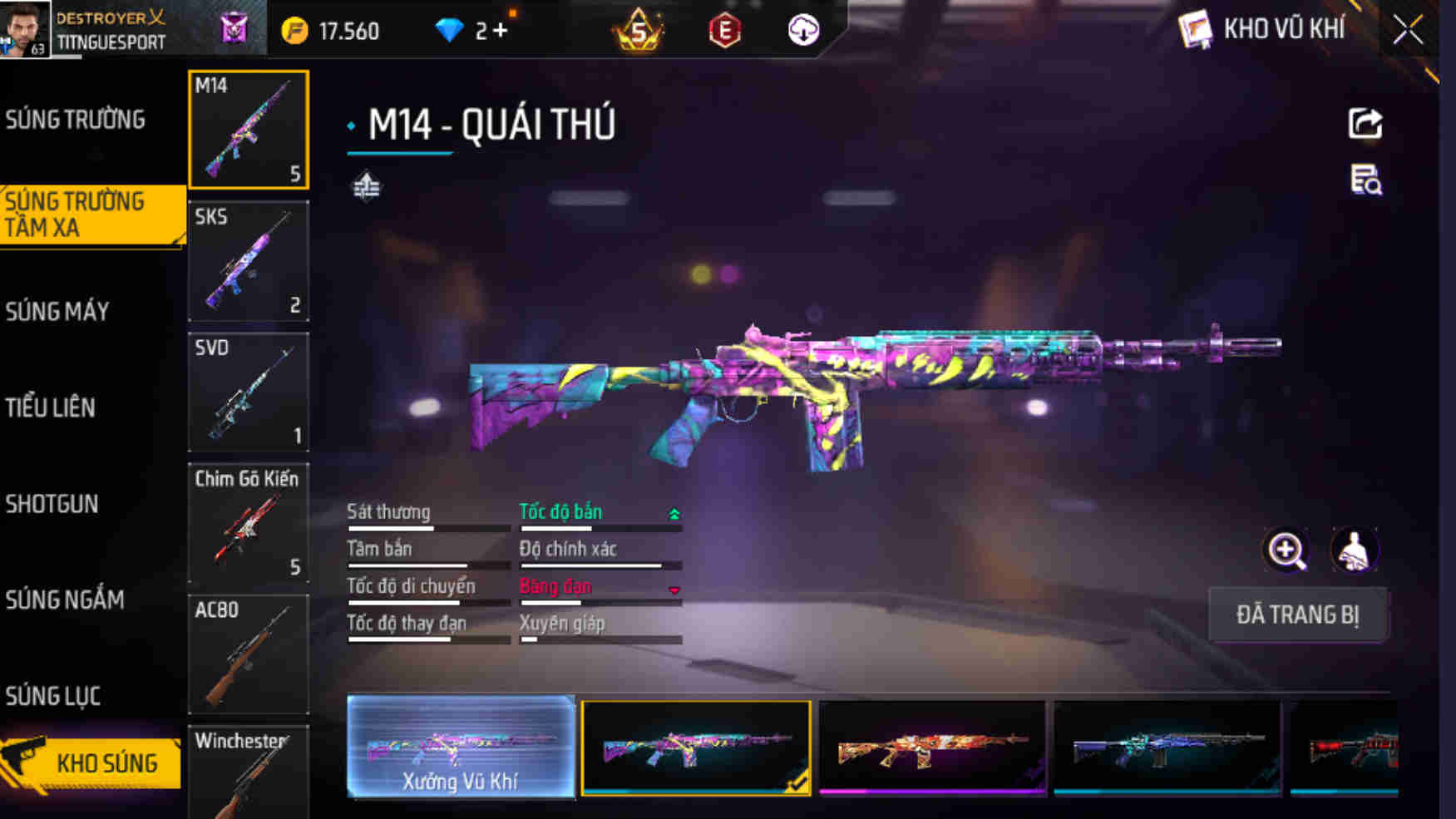
Task: Zoom into the weapon preview with magnifier
Action: click(x=1285, y=550)
